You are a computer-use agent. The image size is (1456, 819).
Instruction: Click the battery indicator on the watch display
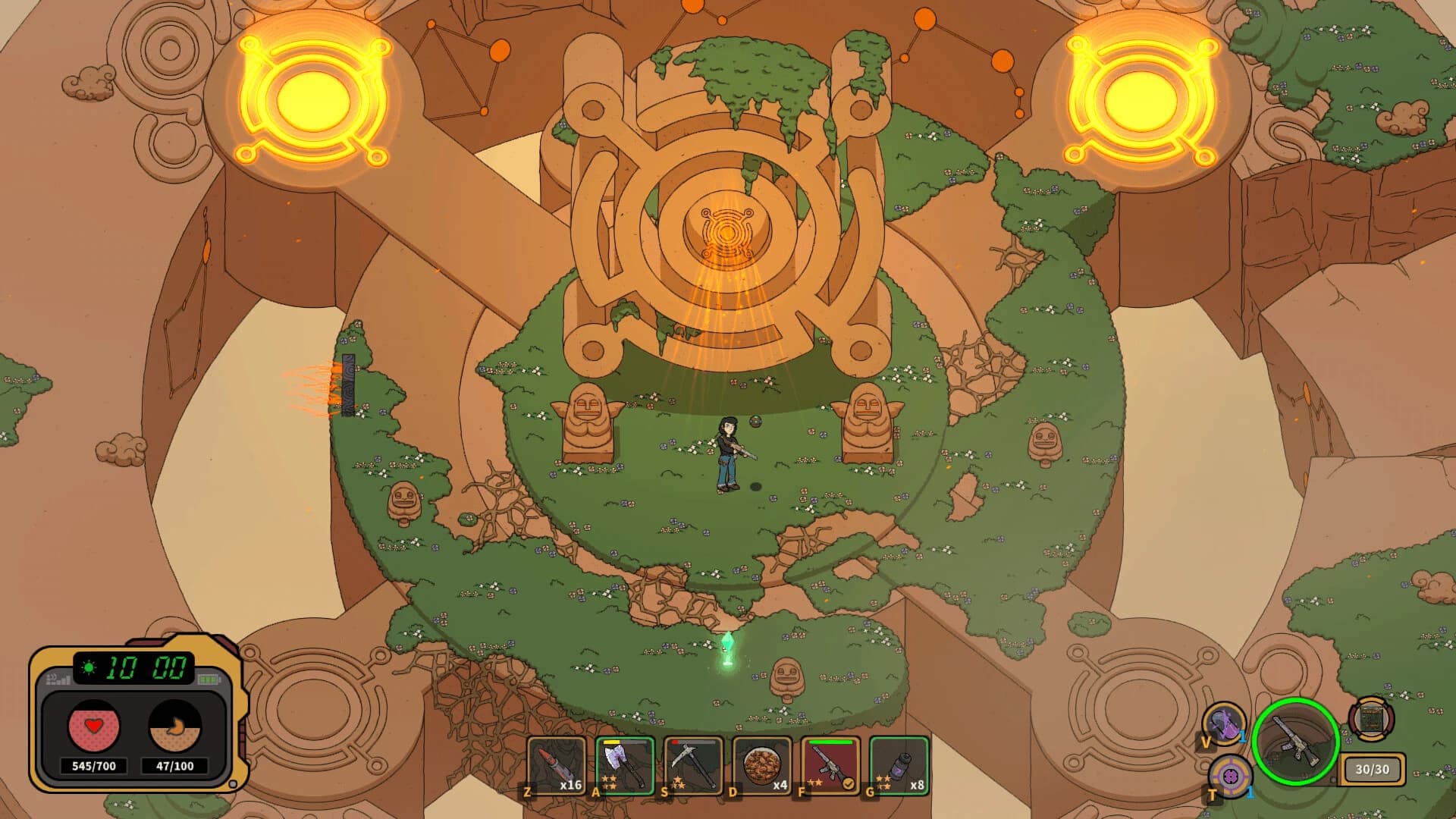(x=209, y=679)
